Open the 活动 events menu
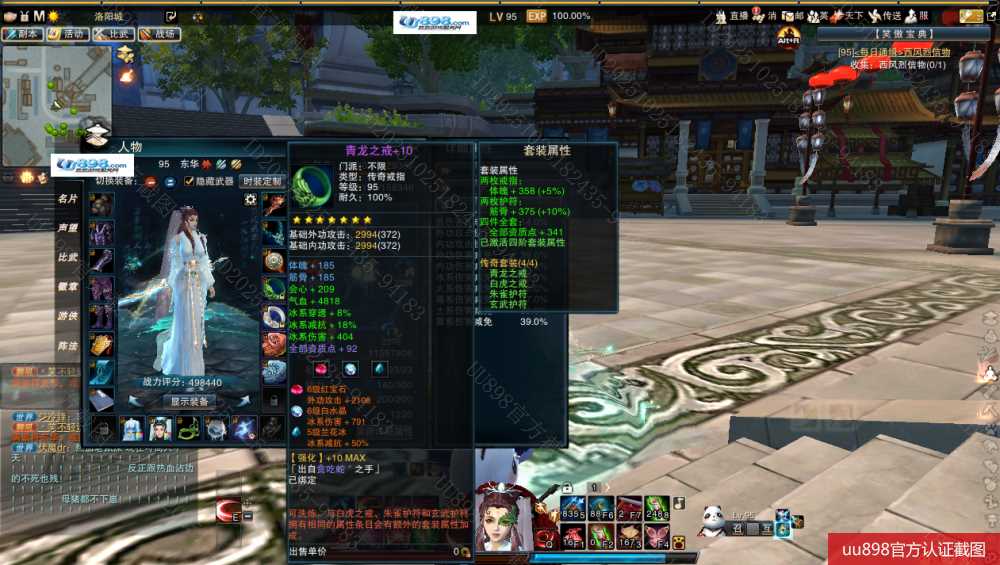 point(68,33)
